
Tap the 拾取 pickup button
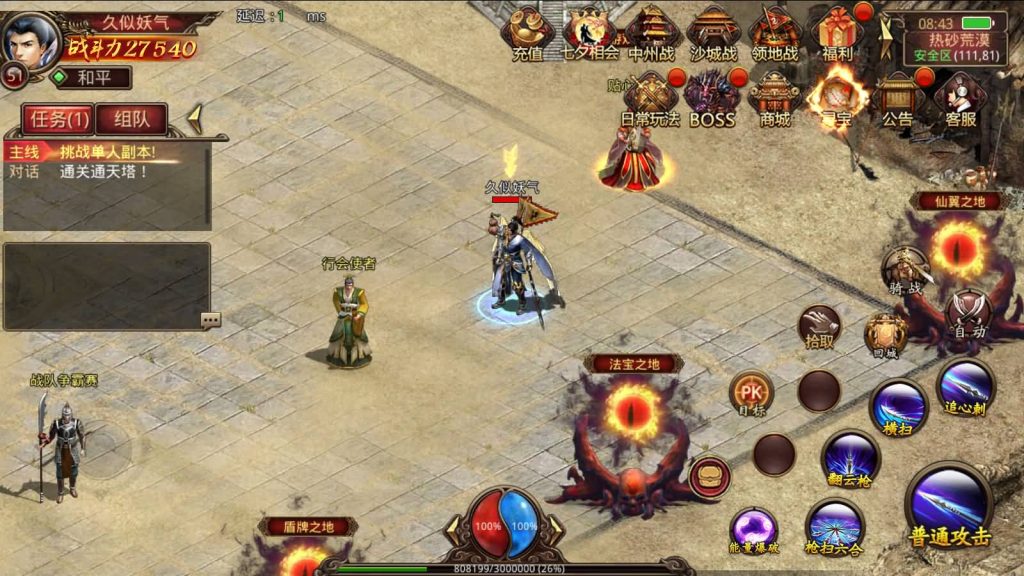click(820, 326)
